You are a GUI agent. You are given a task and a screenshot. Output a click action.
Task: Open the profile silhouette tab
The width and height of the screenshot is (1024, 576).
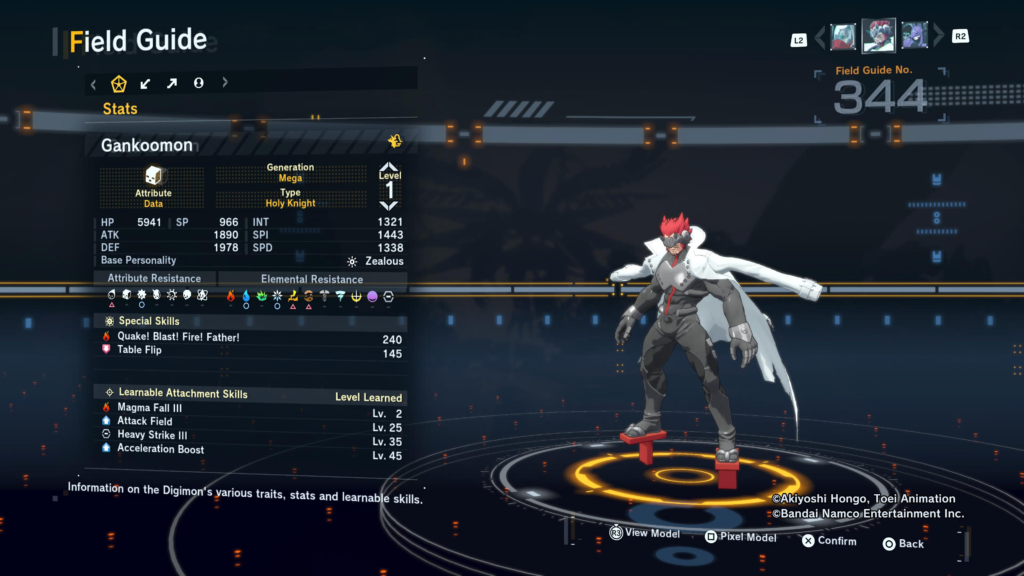point(199,84)
